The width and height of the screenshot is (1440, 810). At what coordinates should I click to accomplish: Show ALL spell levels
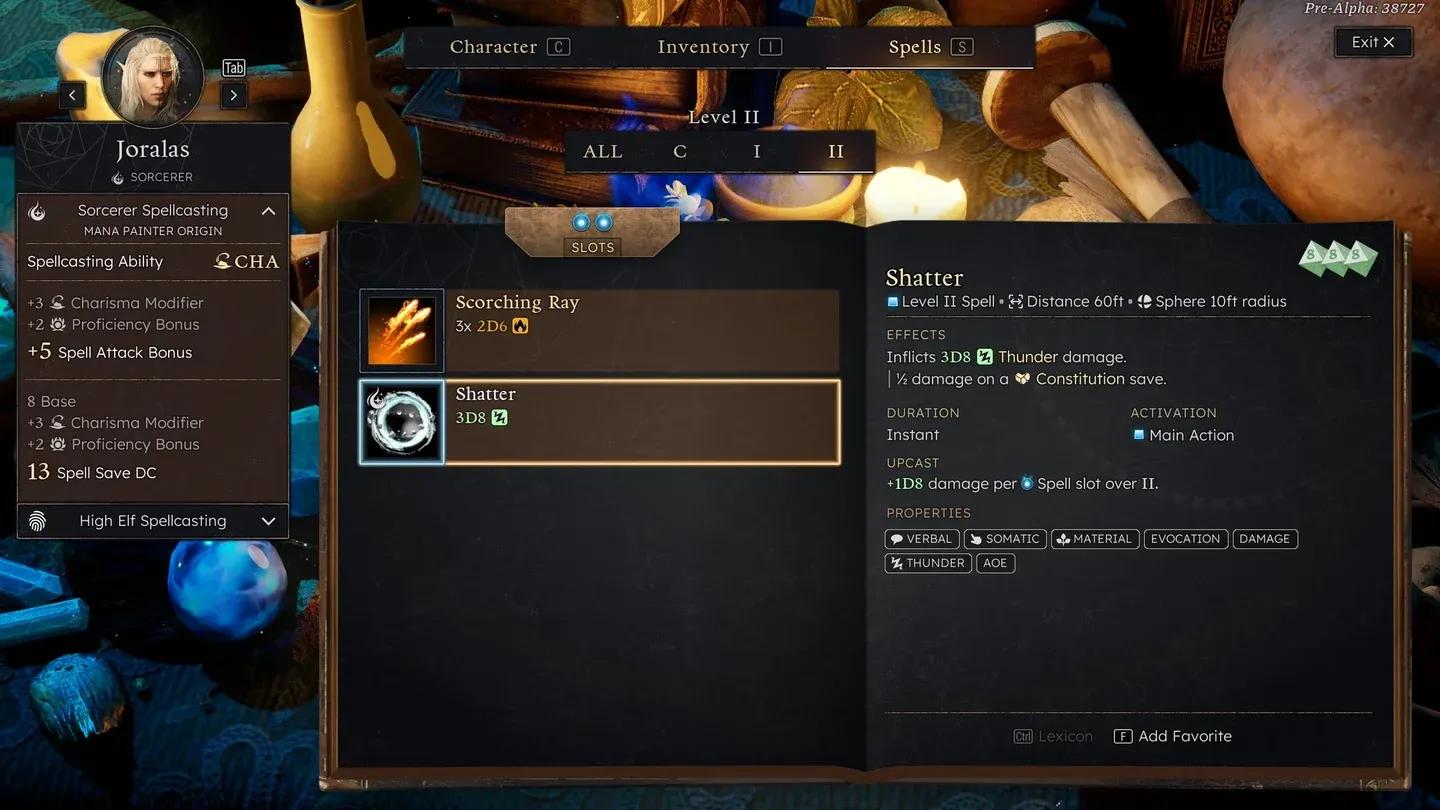point(603,152)
